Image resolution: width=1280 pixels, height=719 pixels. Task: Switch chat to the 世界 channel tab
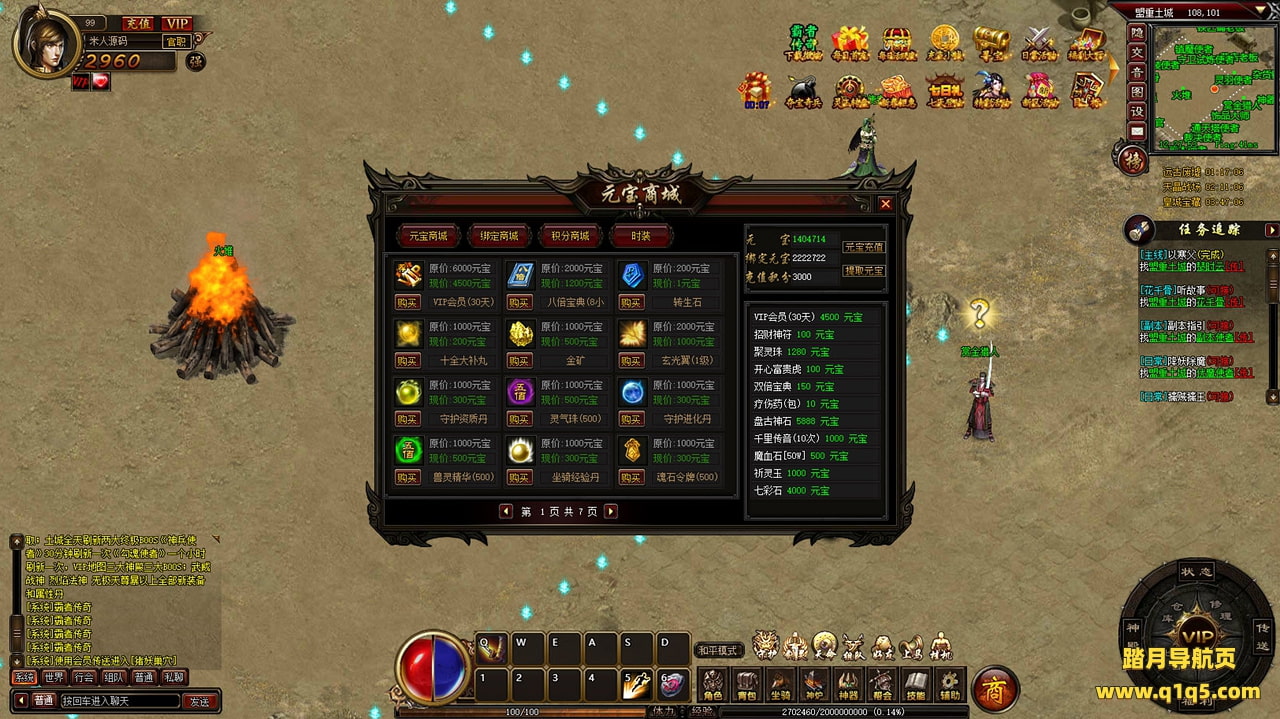click(54, 677)
